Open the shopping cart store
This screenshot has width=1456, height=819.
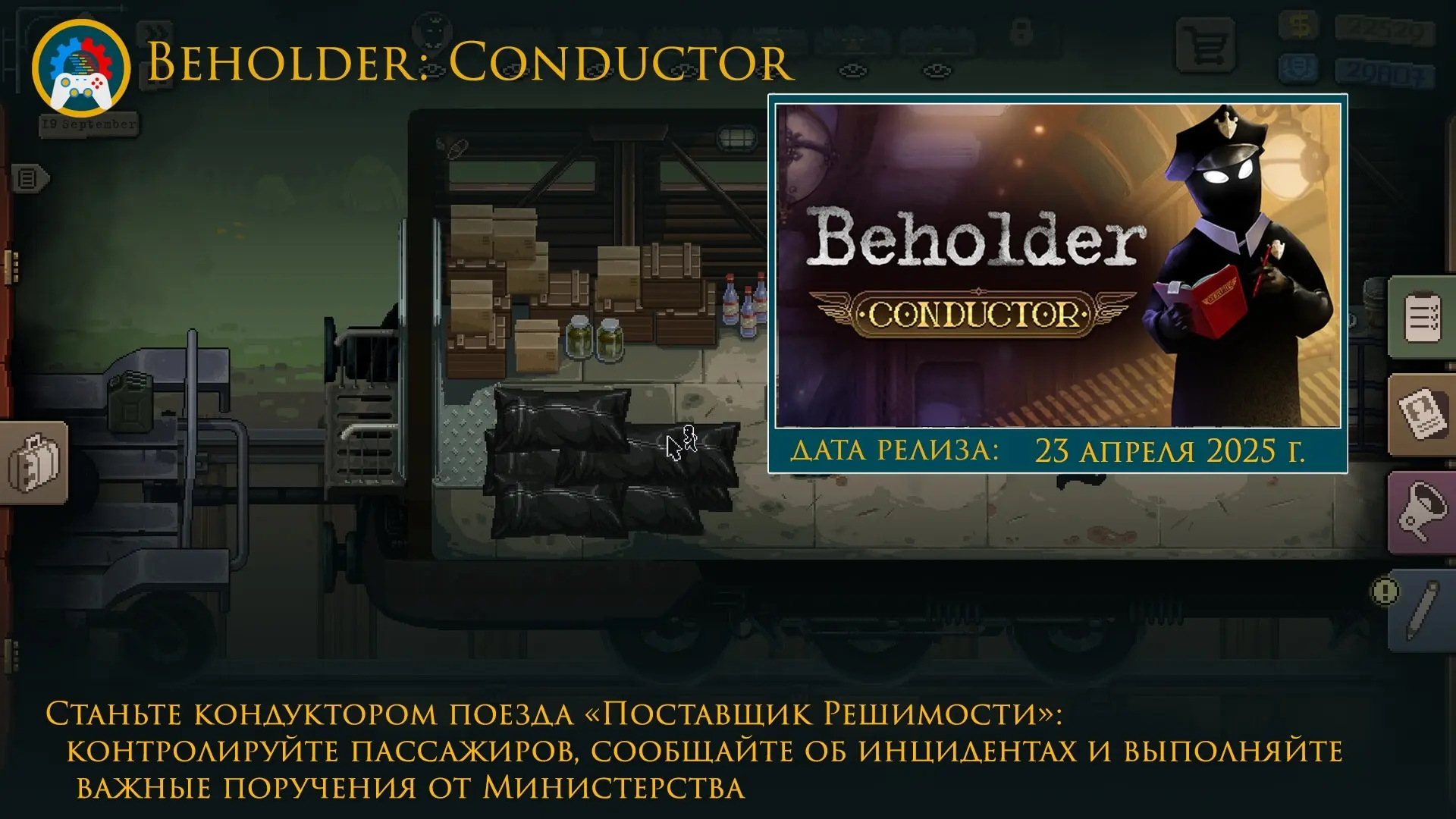pyautogui.click(x=1205, y=45)
